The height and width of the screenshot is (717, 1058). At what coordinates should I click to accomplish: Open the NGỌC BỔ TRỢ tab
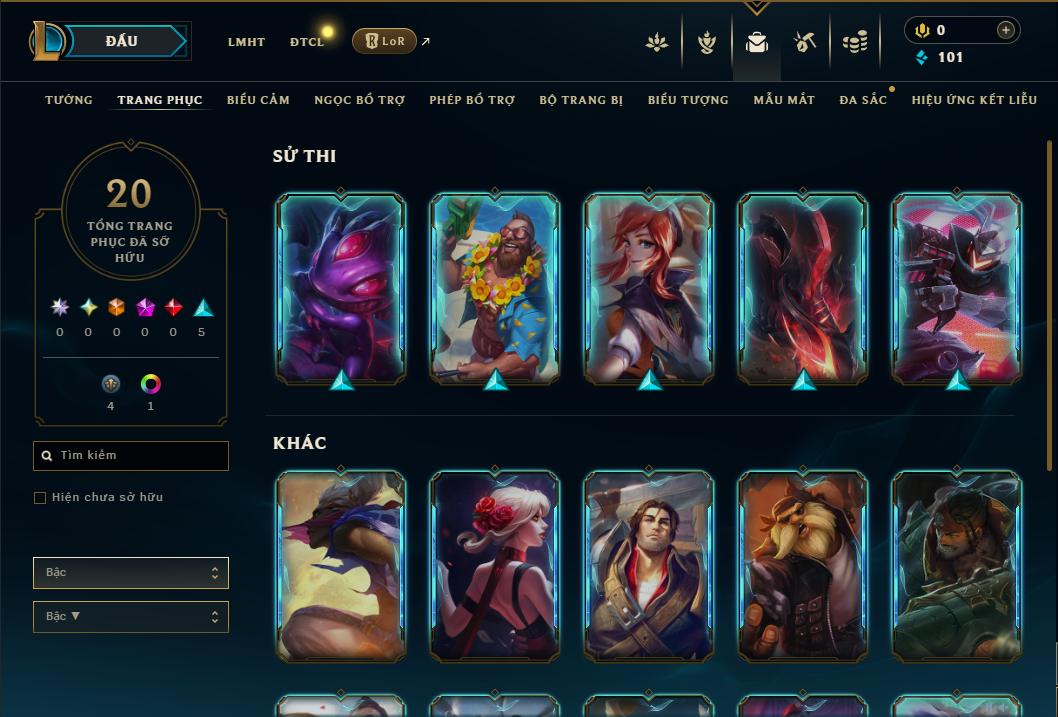pos(359,100)
